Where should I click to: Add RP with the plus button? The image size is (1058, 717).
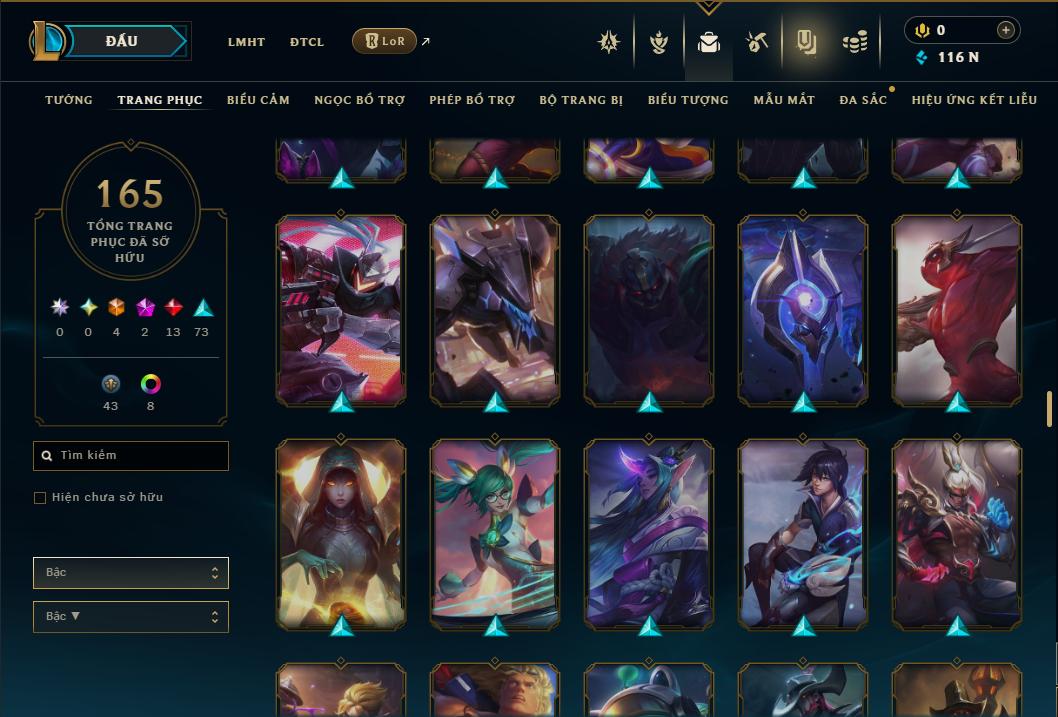(1005, 30)
